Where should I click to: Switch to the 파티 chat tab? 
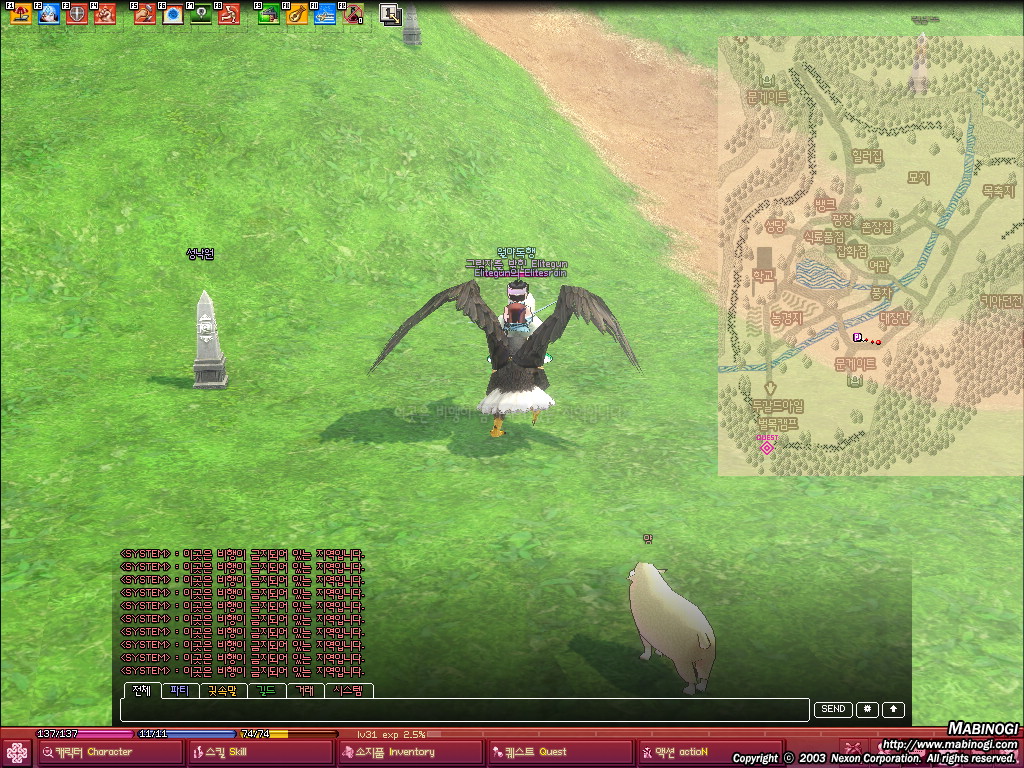(179, 690)
